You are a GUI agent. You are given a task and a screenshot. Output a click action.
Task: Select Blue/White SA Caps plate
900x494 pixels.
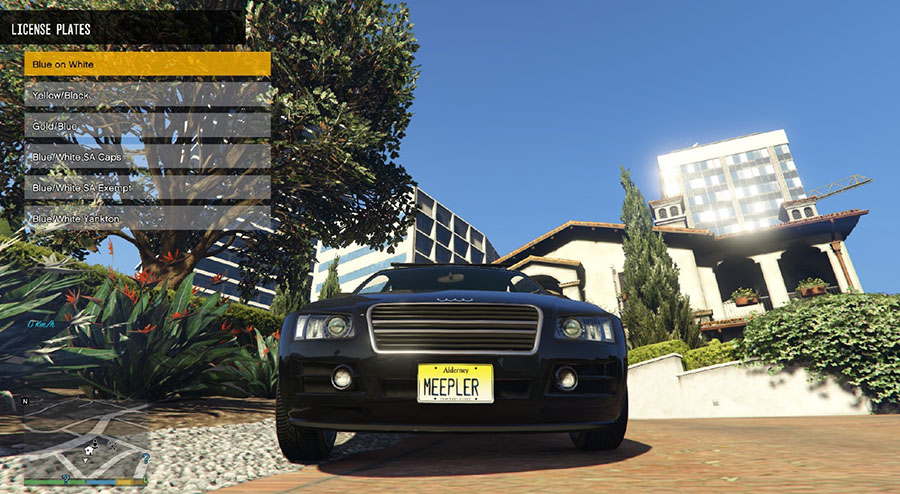147,157
